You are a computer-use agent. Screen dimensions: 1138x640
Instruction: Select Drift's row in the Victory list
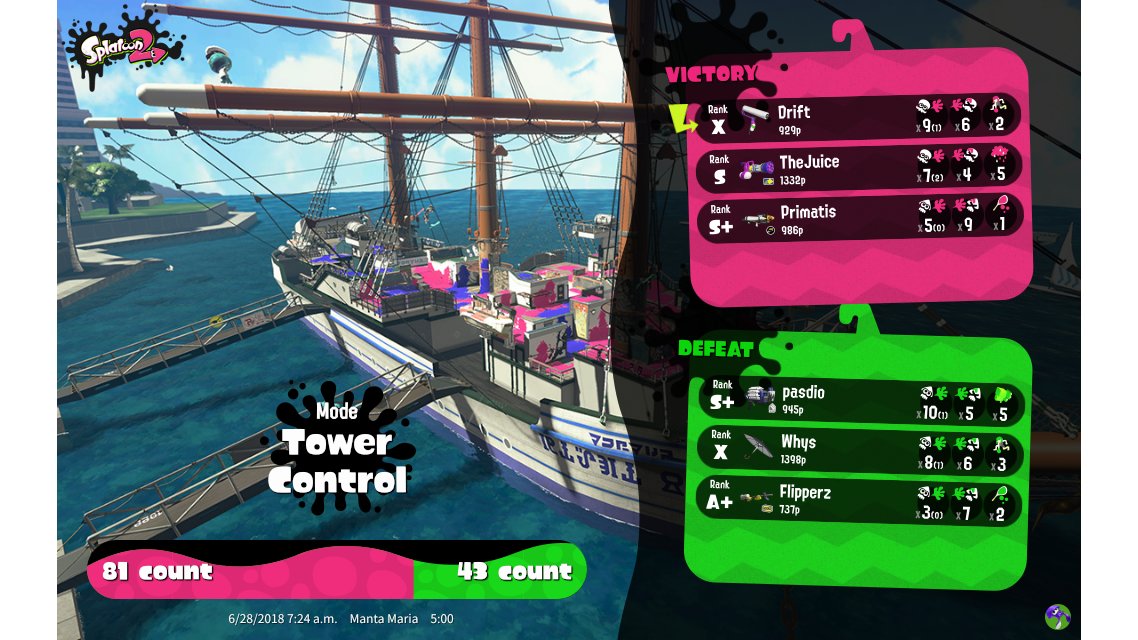pos(858,119)
